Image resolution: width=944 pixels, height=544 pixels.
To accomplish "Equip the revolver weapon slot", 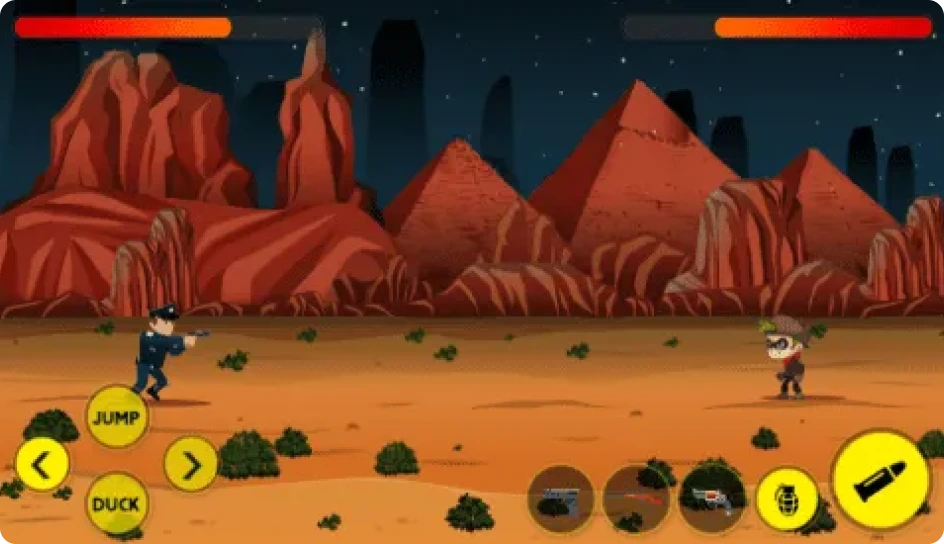I will coord(712,498).
